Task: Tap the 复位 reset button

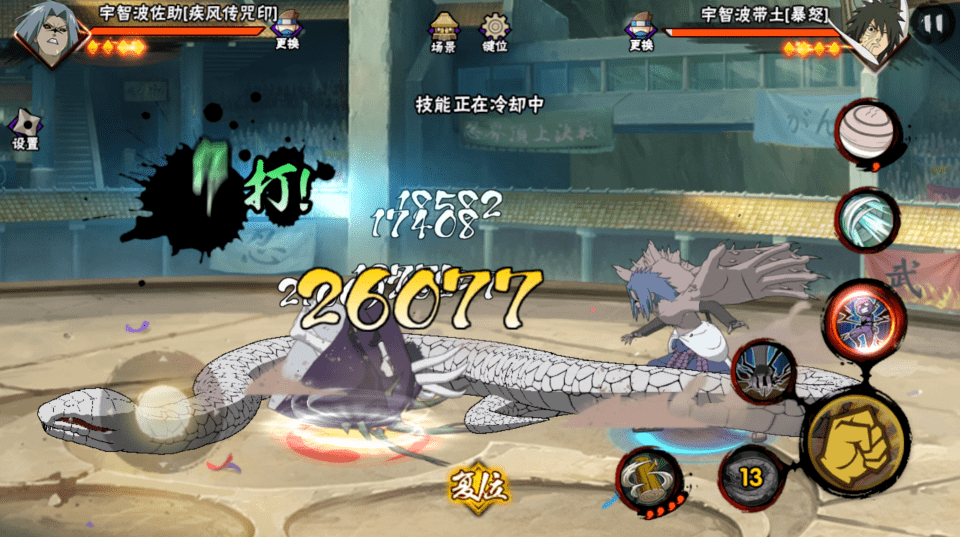Action: click(479, 489)
